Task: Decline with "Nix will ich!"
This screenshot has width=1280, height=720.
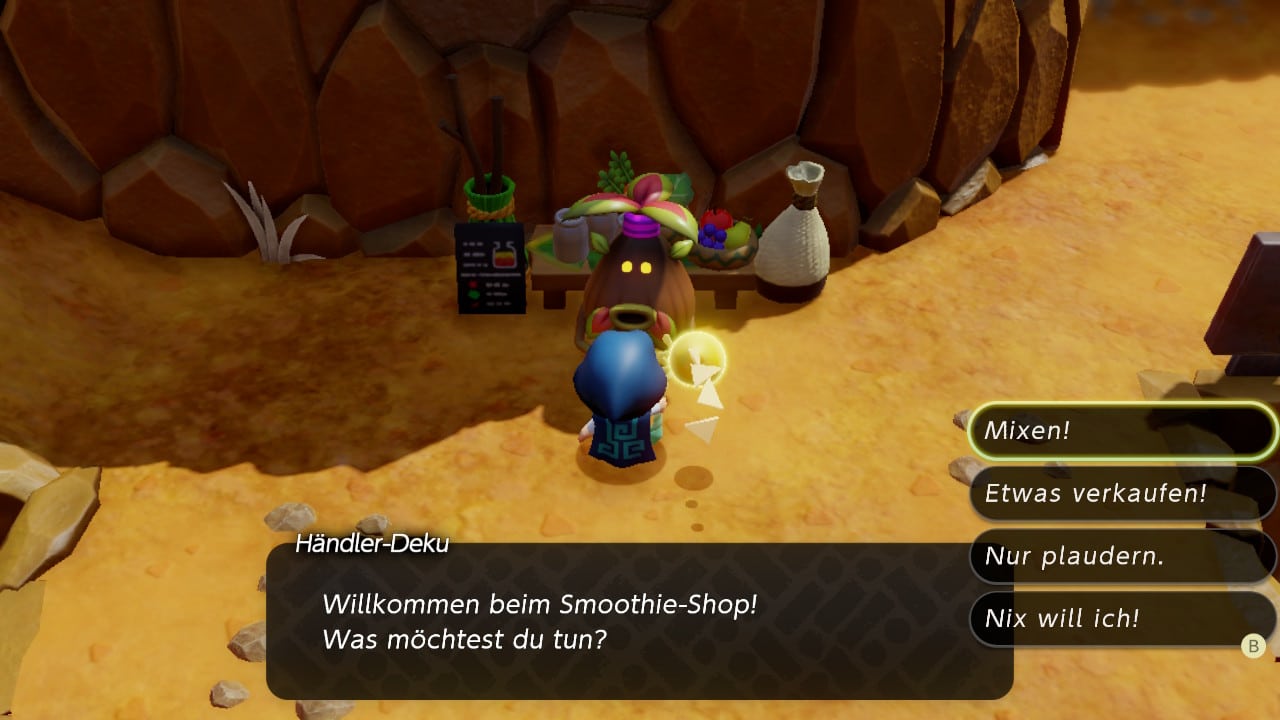Action: 1120,618
